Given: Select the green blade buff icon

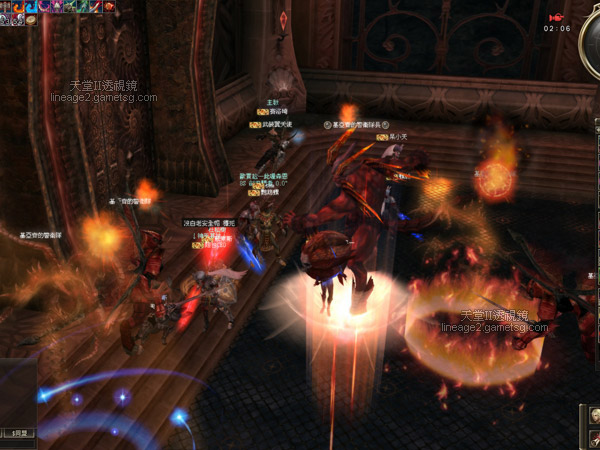Looking at the screenshot, I should pos(83,6).
